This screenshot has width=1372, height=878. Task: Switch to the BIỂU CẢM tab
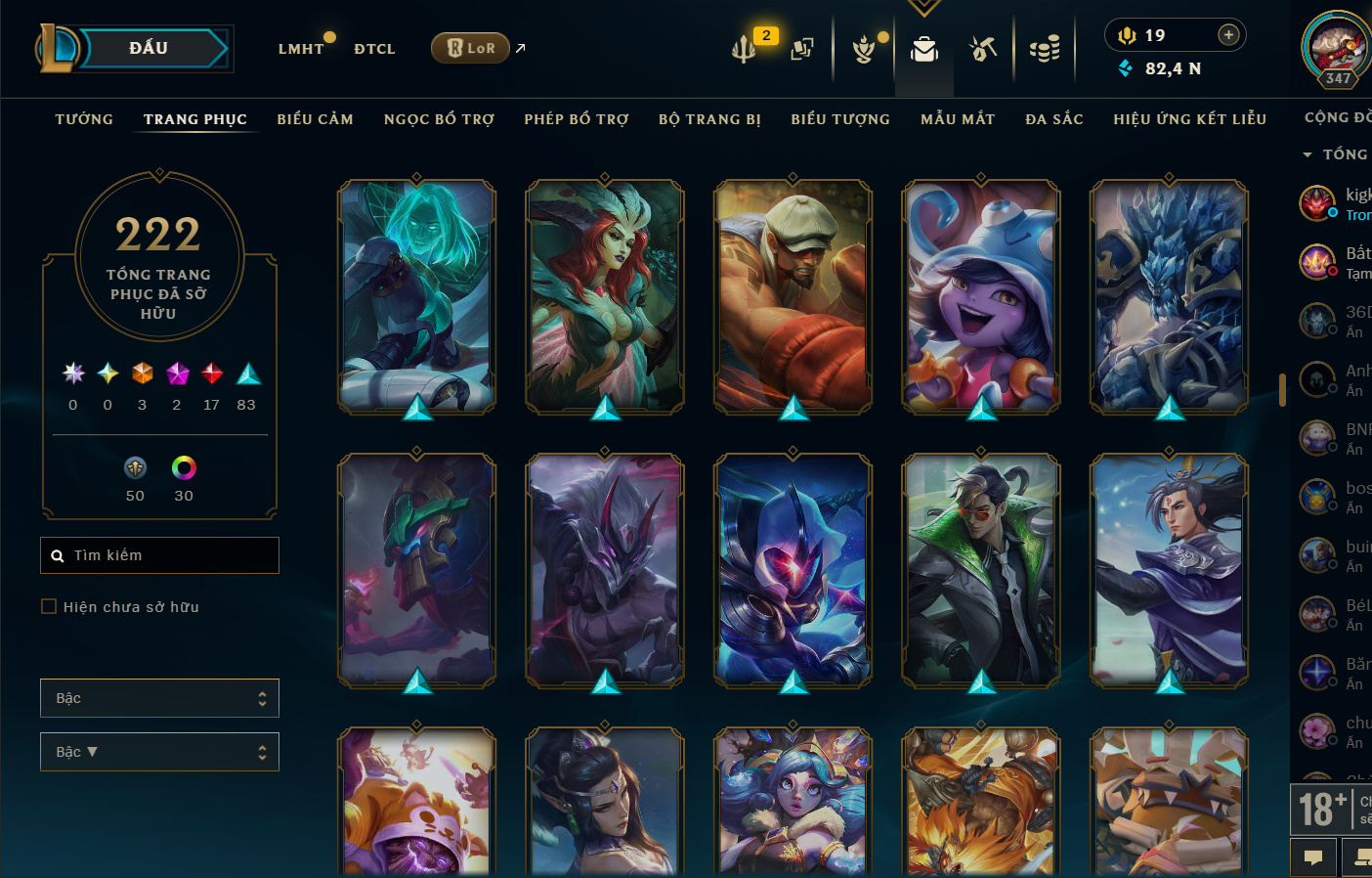[315, 119]
